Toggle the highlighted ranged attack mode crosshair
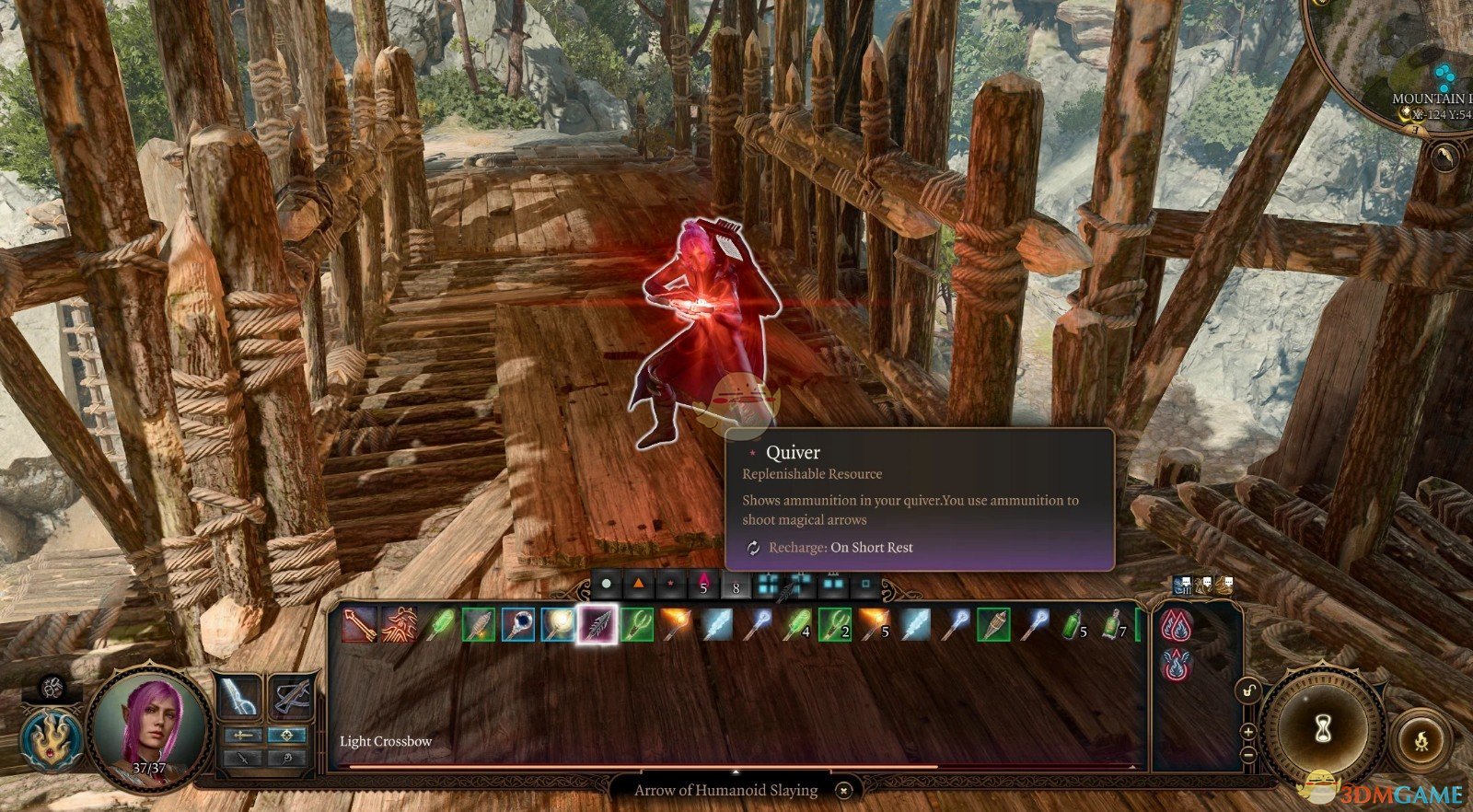This screenshot has width=1473, height=812. click(288, 736)
